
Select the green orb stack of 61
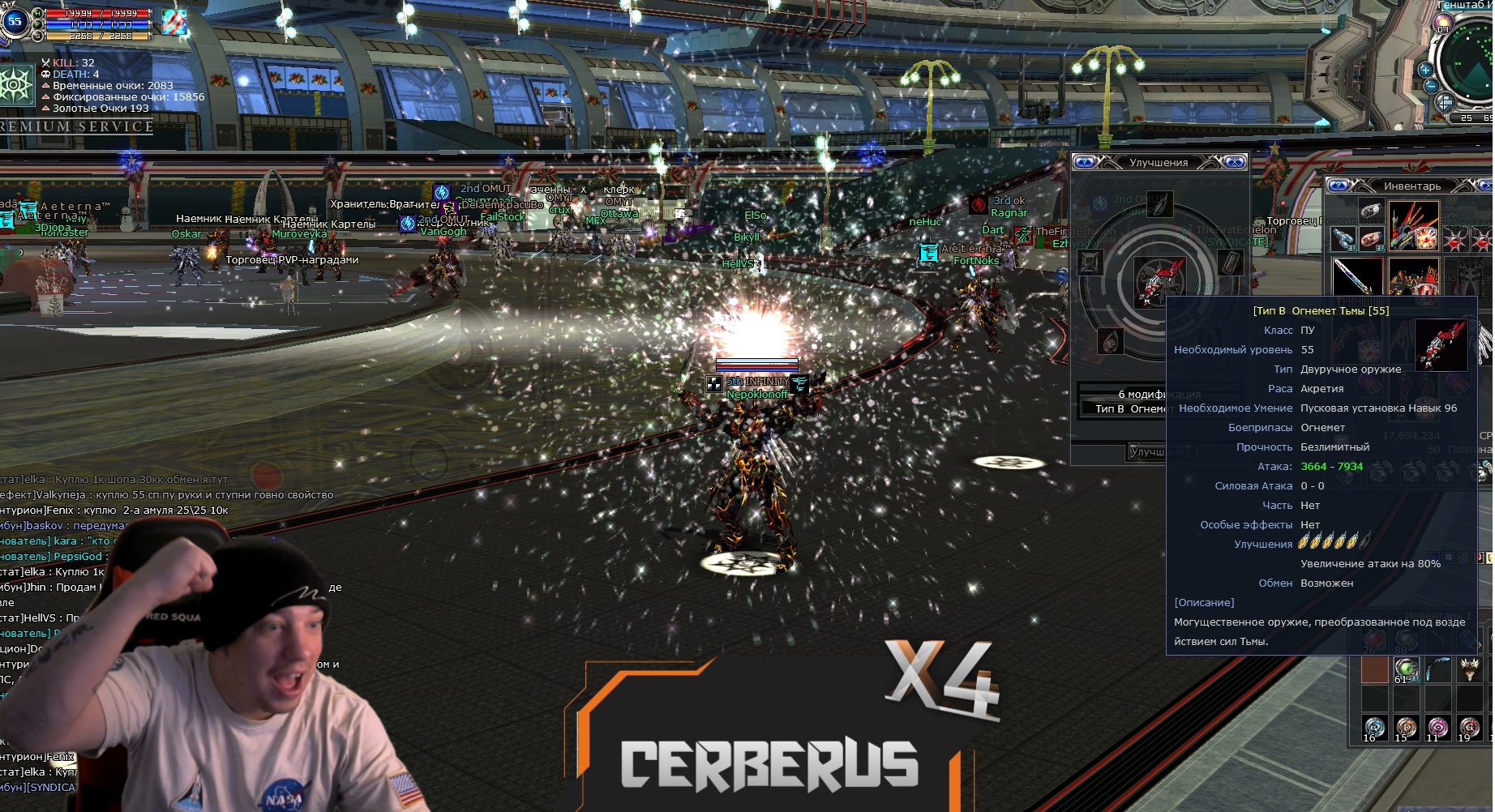tap(1406, 670)
